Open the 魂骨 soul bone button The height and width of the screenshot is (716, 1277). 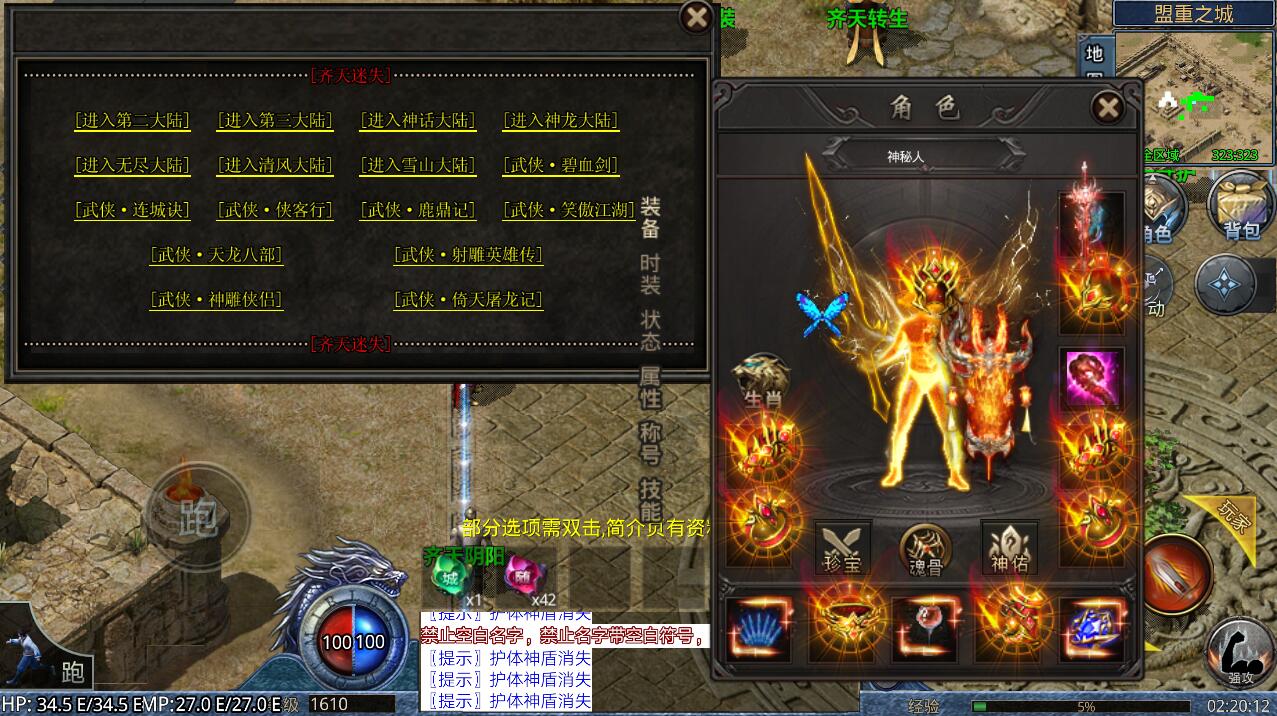pyautogui.click(x=925, y=548)
